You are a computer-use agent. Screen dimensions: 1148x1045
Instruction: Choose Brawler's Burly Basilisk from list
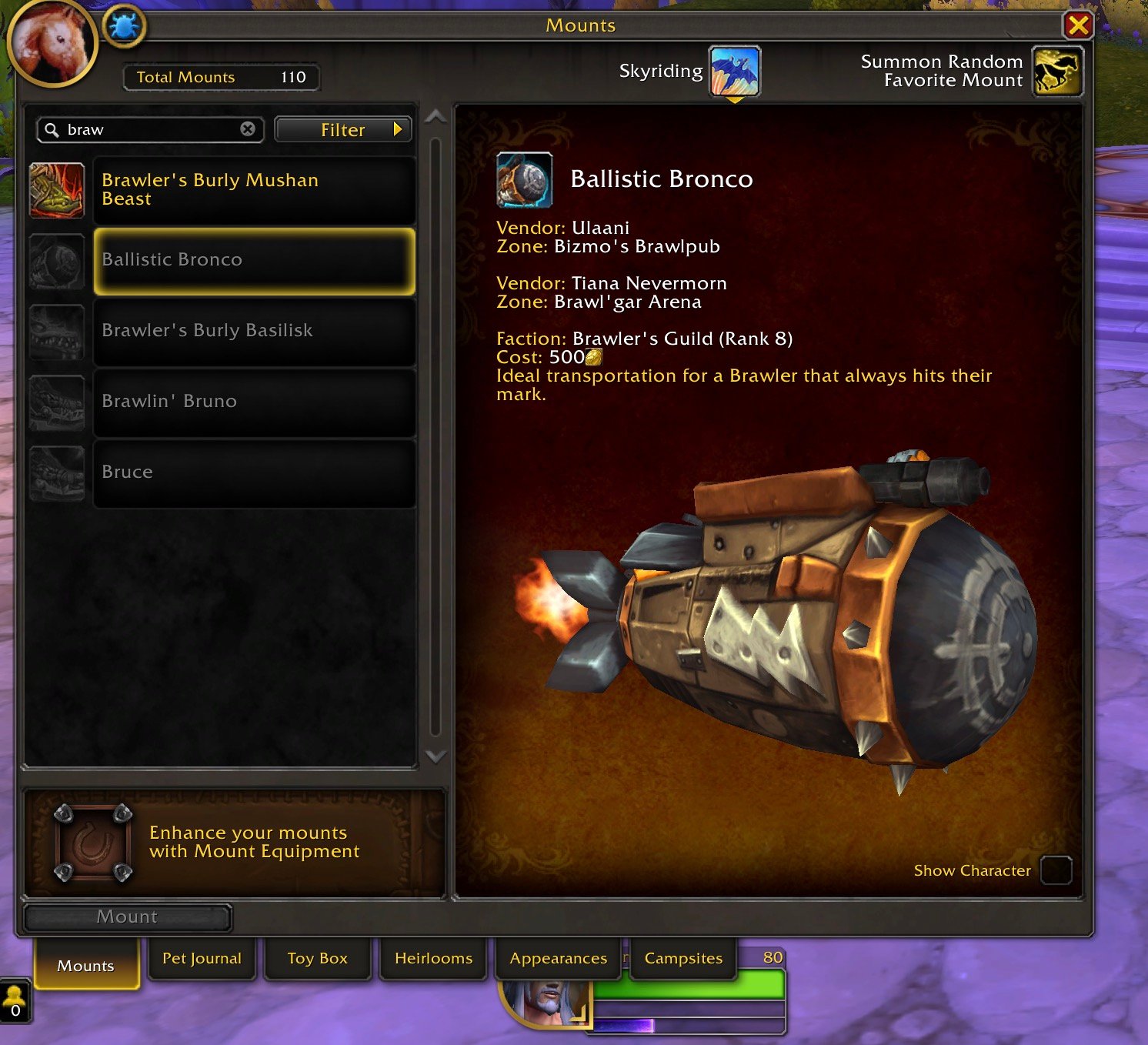point(254,332)
